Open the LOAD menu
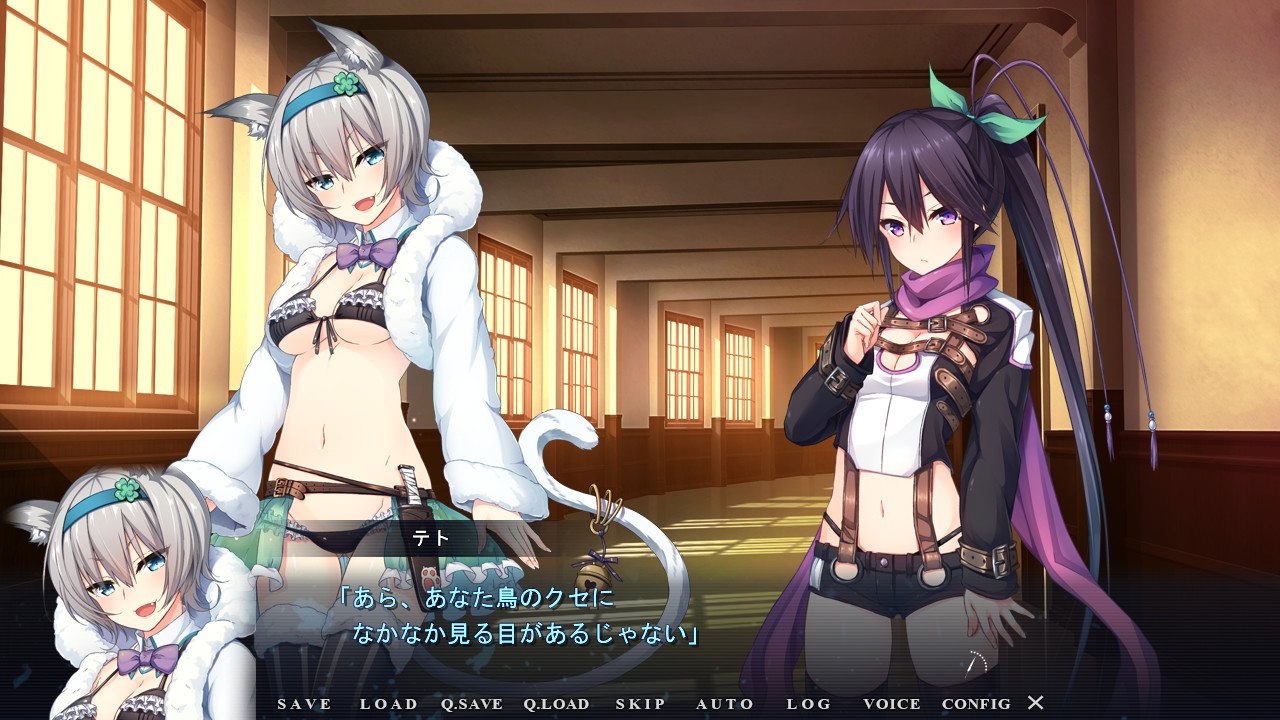The image size is (1280, 720). click(389, 704)
